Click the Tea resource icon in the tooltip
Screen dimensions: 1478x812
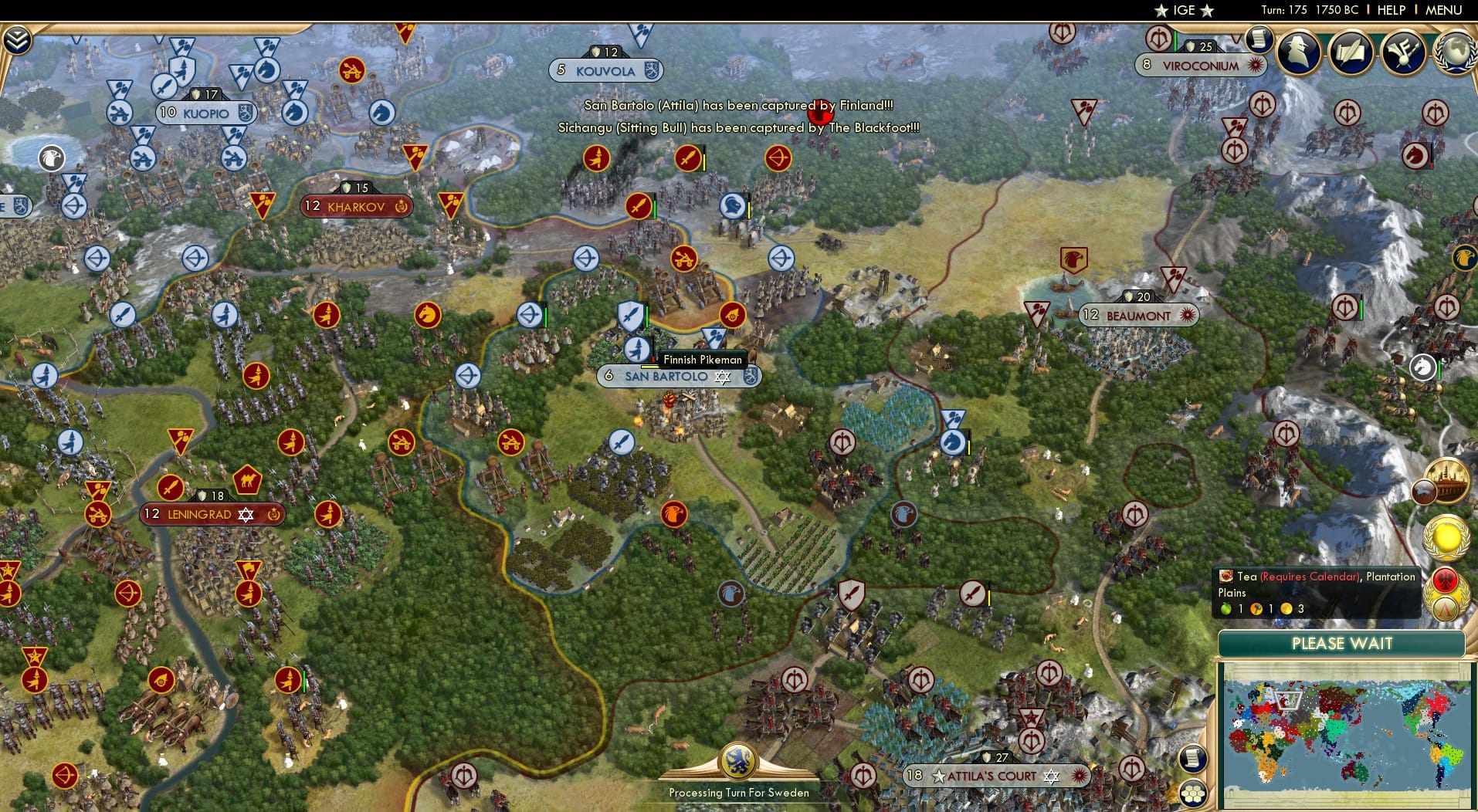pos(1226,577)
